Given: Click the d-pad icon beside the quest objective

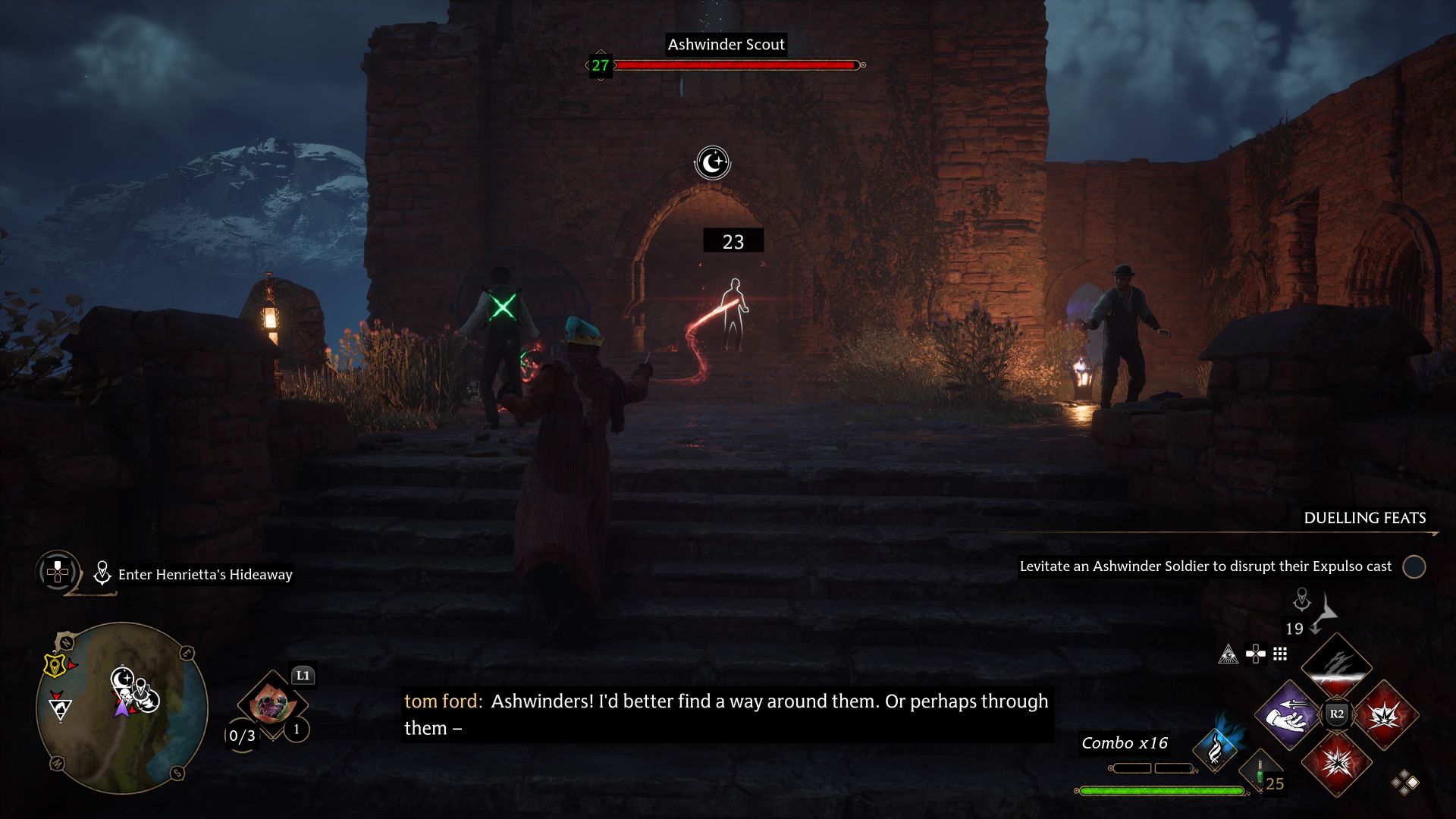Looking at the screenshot, I should 57,573.
